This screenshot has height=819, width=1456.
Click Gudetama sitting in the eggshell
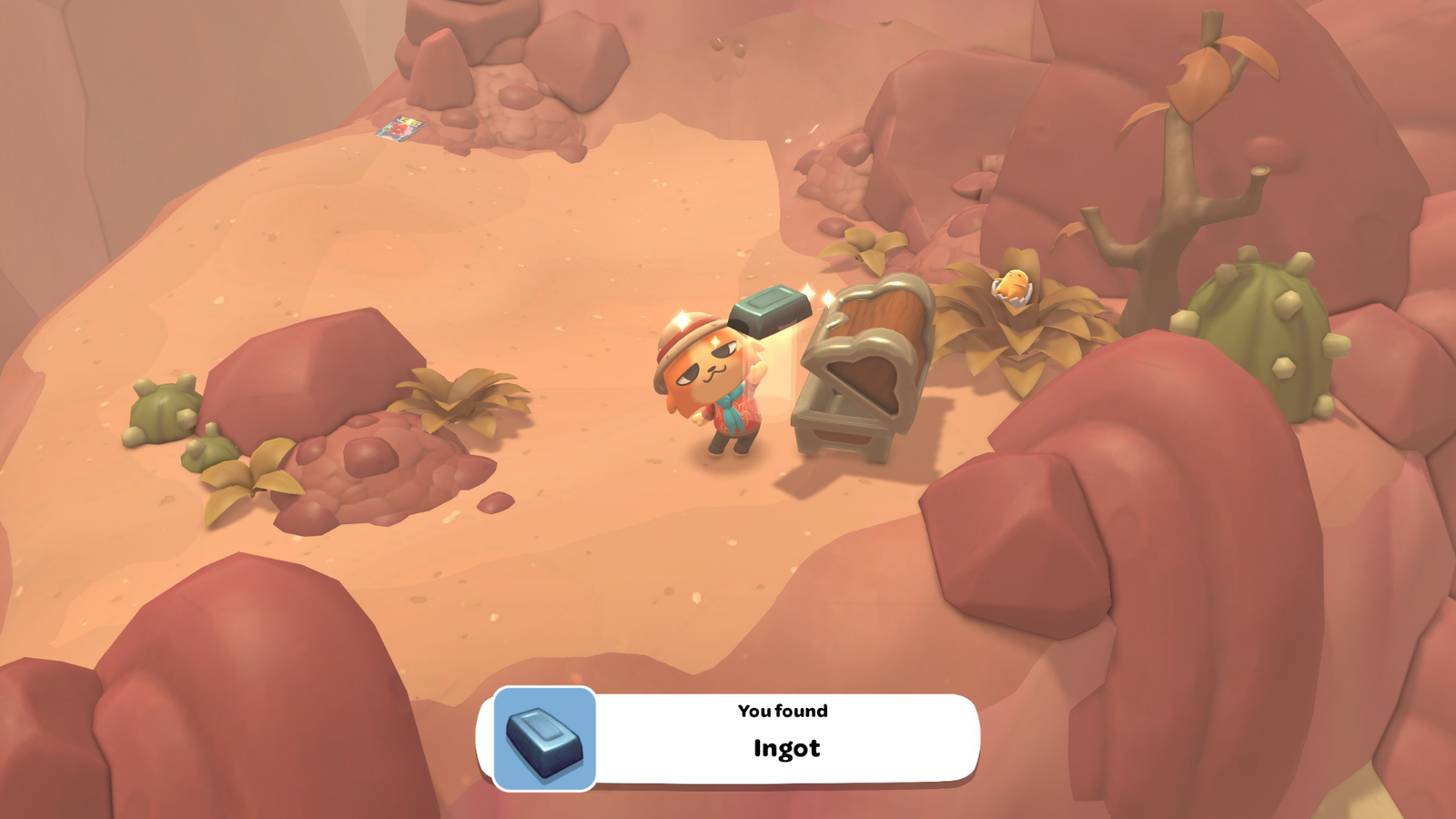[1013, 284]
